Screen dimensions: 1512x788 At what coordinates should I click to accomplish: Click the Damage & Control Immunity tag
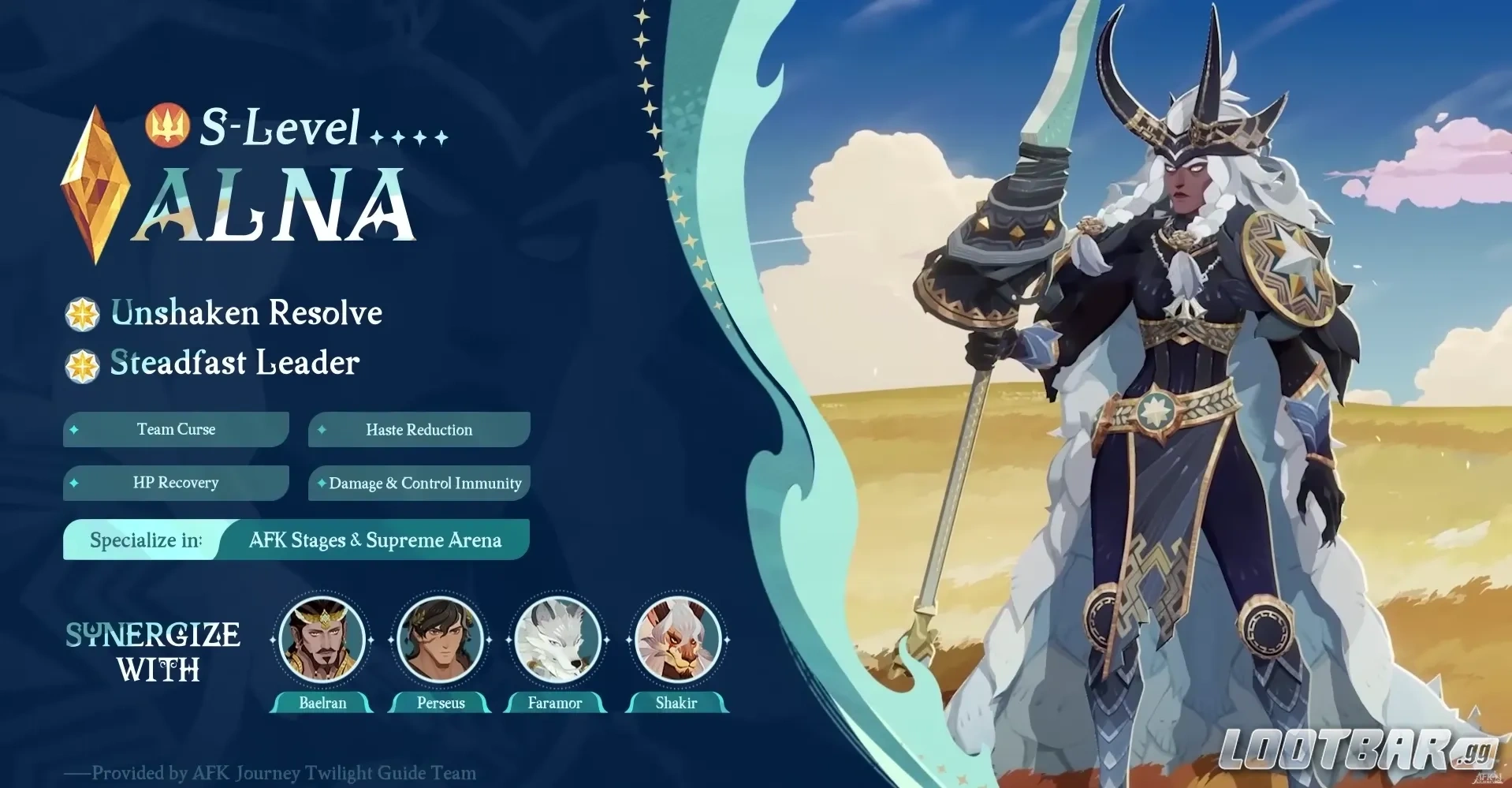tap(419, 483)
